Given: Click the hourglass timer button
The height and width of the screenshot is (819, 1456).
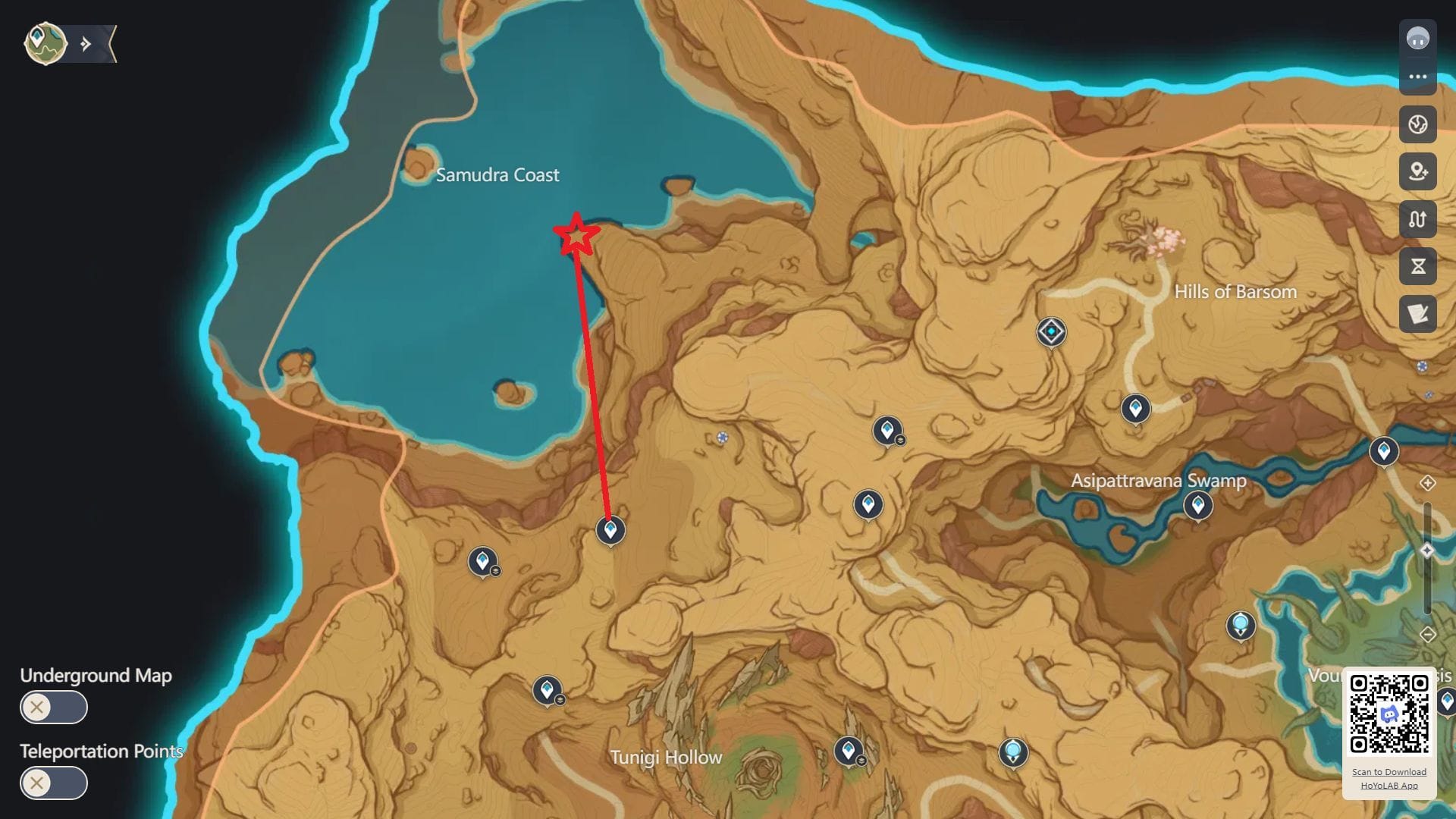Looking at the screenshot, I should pos(1417,266).
